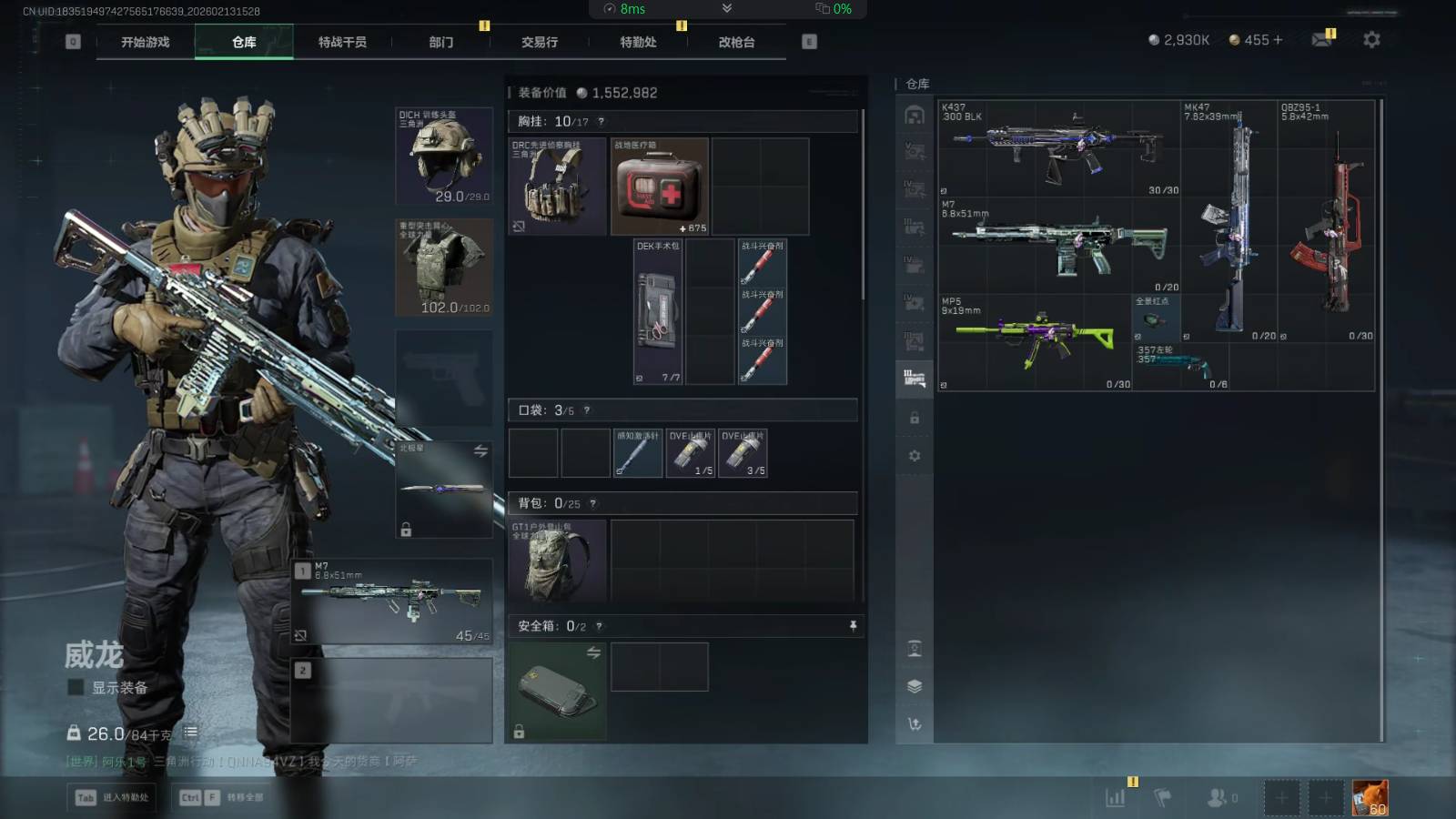Select the equipped M7 primary weapon slot

point(393,601)
